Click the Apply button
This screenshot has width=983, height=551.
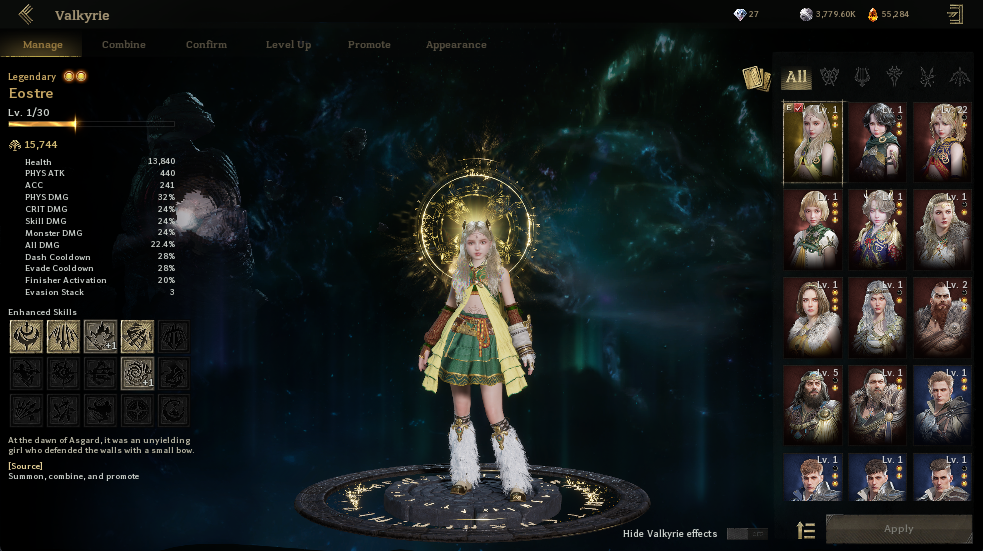point(898,529)
